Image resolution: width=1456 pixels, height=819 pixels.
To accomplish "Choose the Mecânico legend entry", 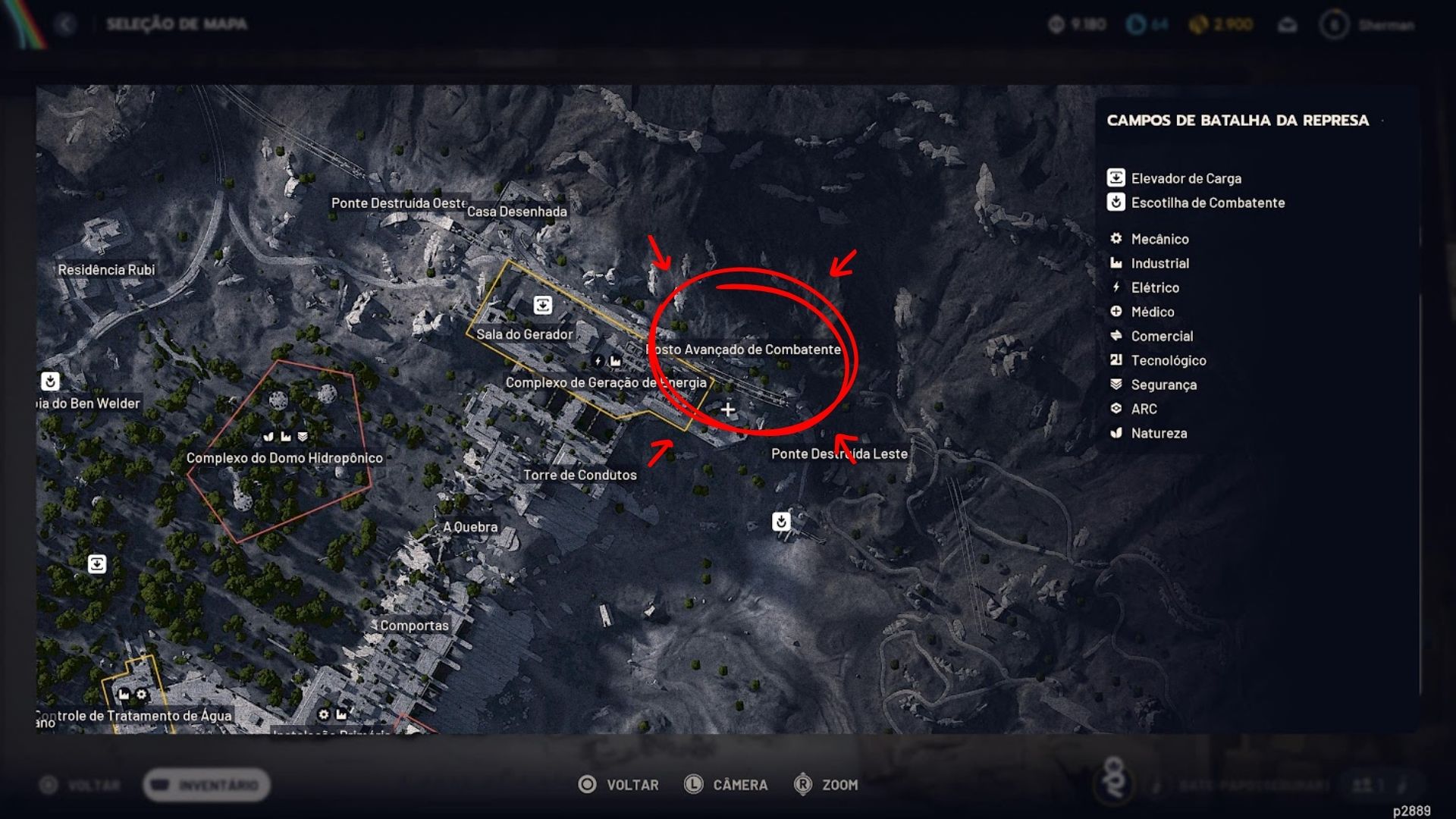I will pos(1159,239).
